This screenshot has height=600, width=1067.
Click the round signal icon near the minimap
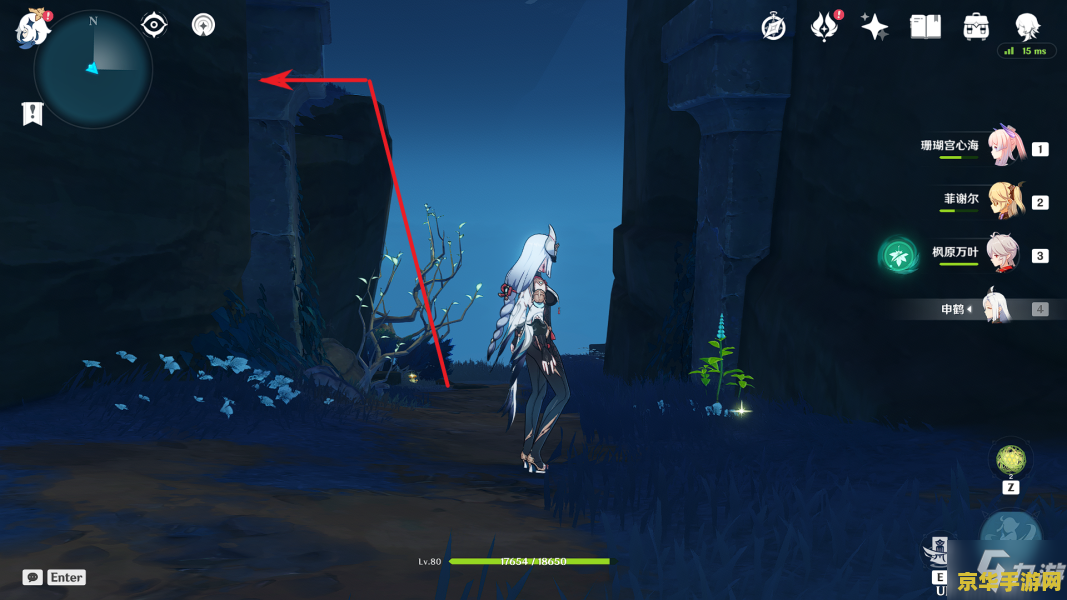(204, 25)
